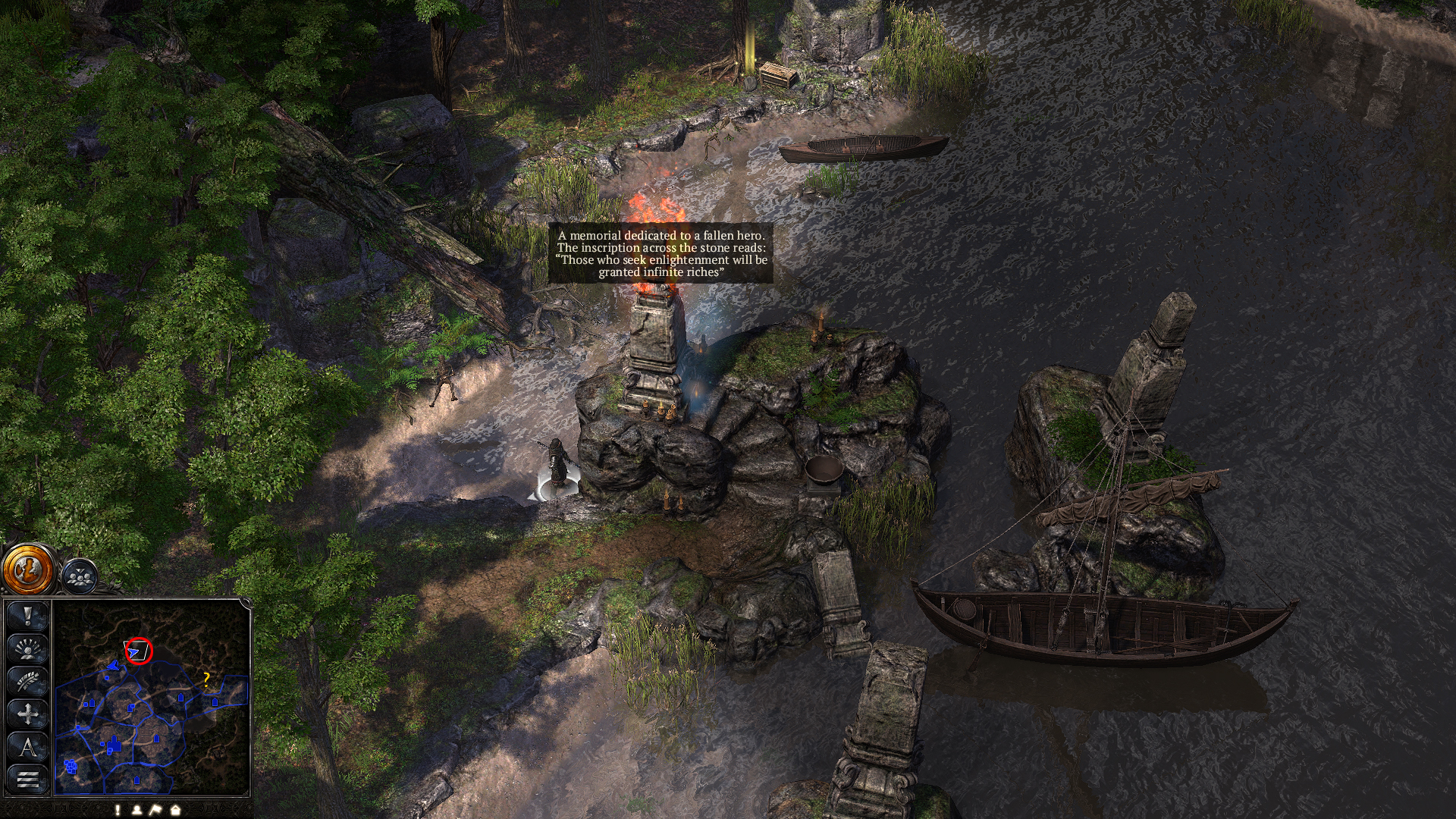
Task: Click the four-way arrows cross button
Action: [28, 714]
